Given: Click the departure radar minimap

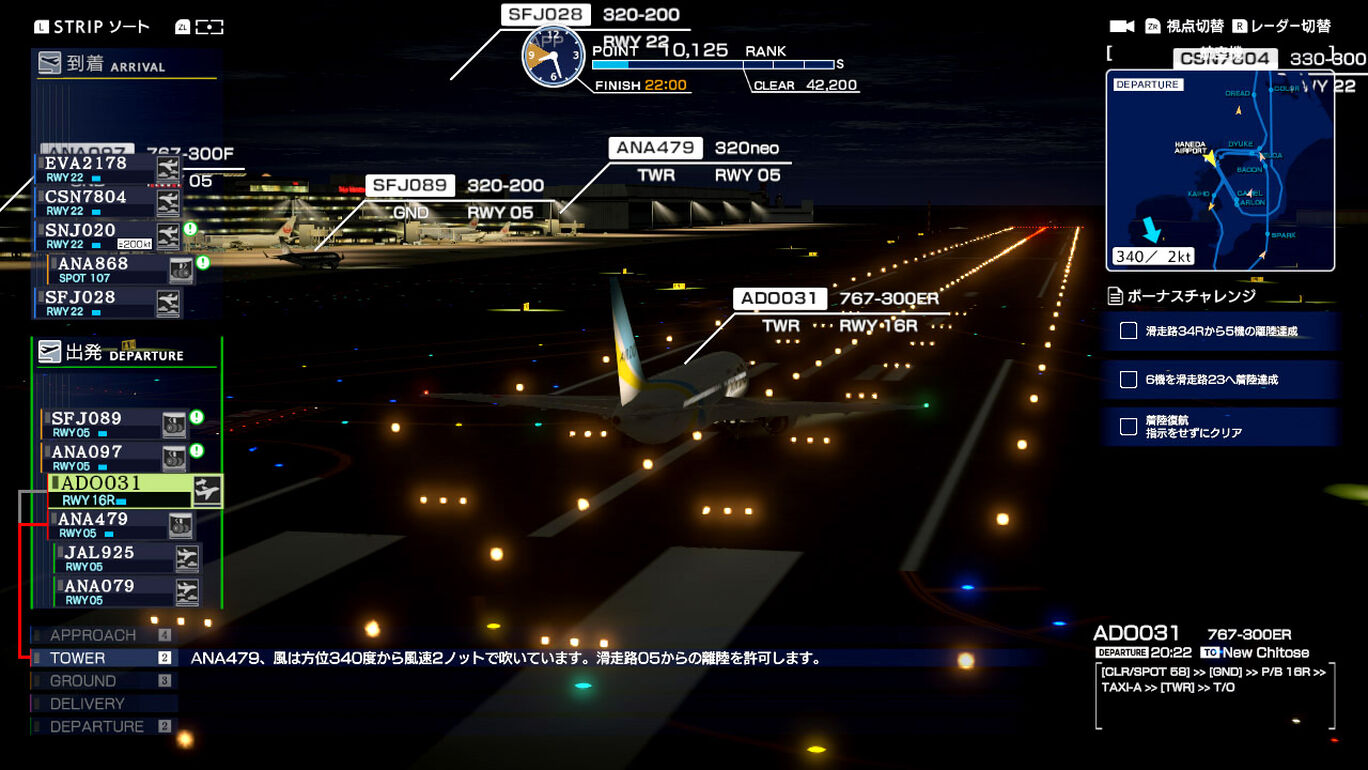Looking at the screenshot, I should pyautogui.click(x=1220, y=171).
